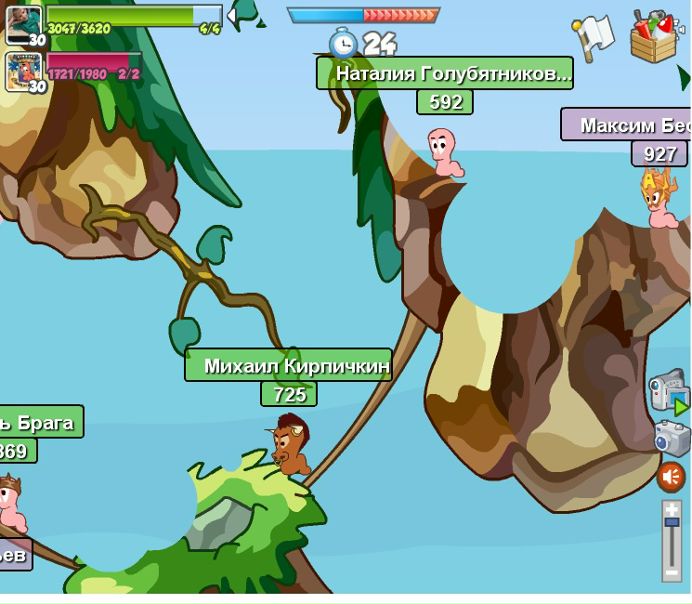This screenshot has height=604, width=692.
Task: Click the Михаил Кирпичкин name label
Action: 288,366
